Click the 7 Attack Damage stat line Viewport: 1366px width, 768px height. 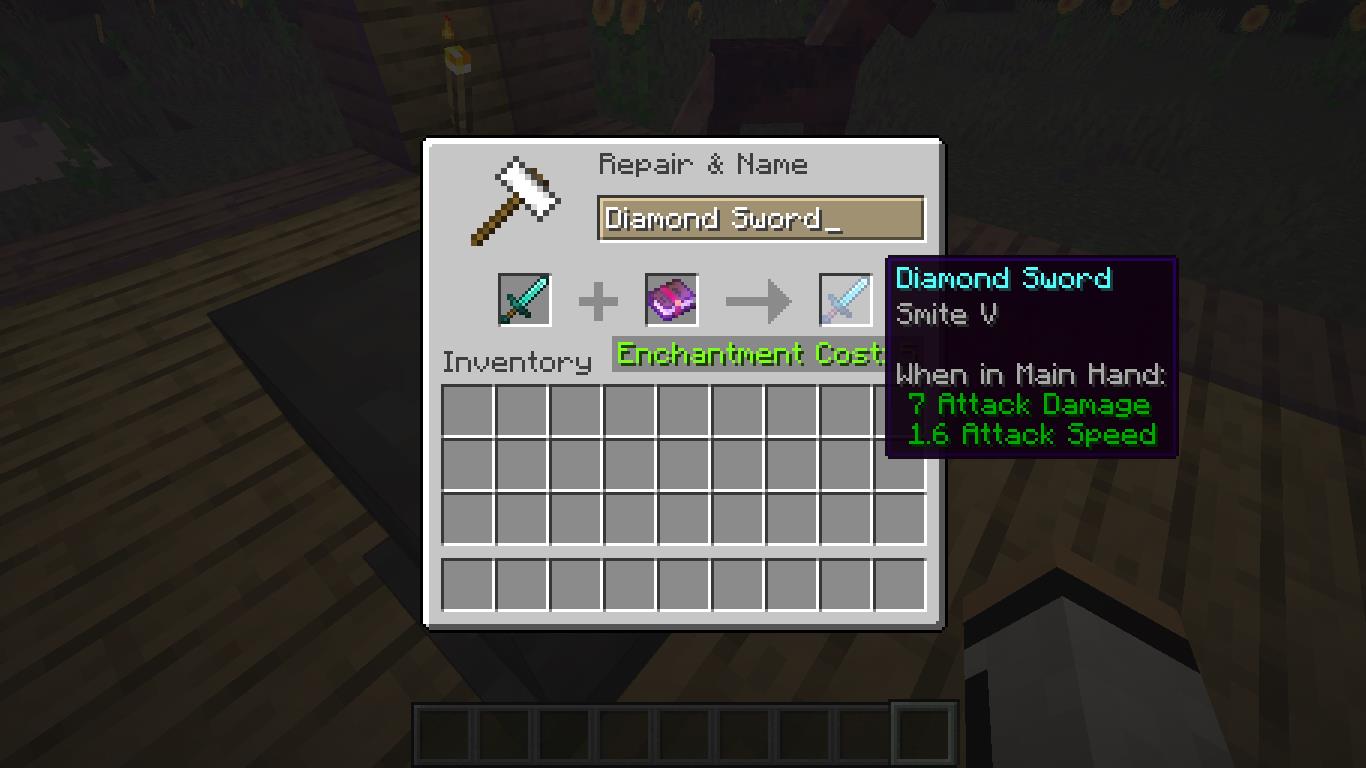(x=1030, y=405)
